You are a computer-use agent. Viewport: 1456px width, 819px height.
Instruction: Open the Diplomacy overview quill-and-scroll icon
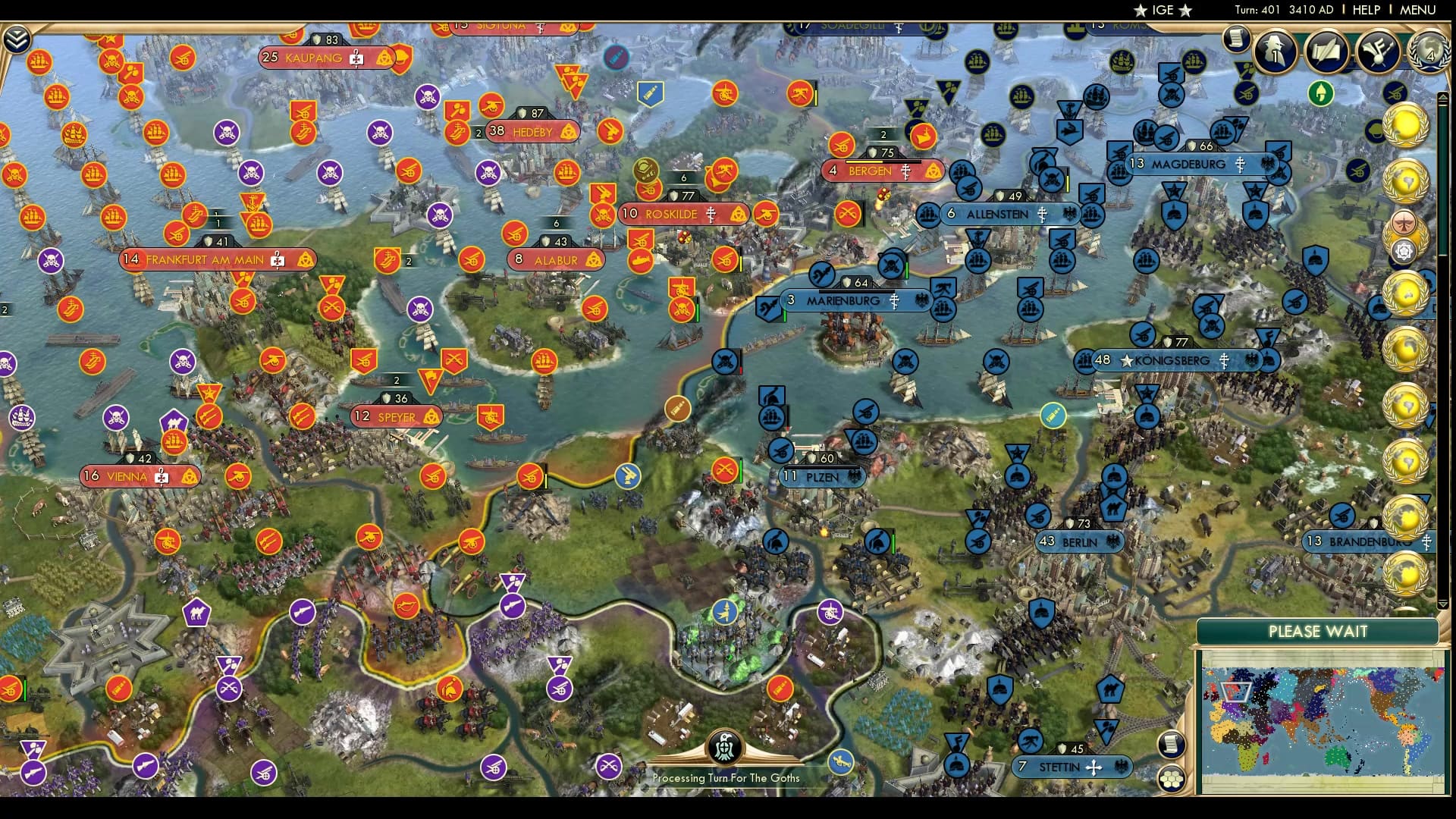(x=1326, y=51)
